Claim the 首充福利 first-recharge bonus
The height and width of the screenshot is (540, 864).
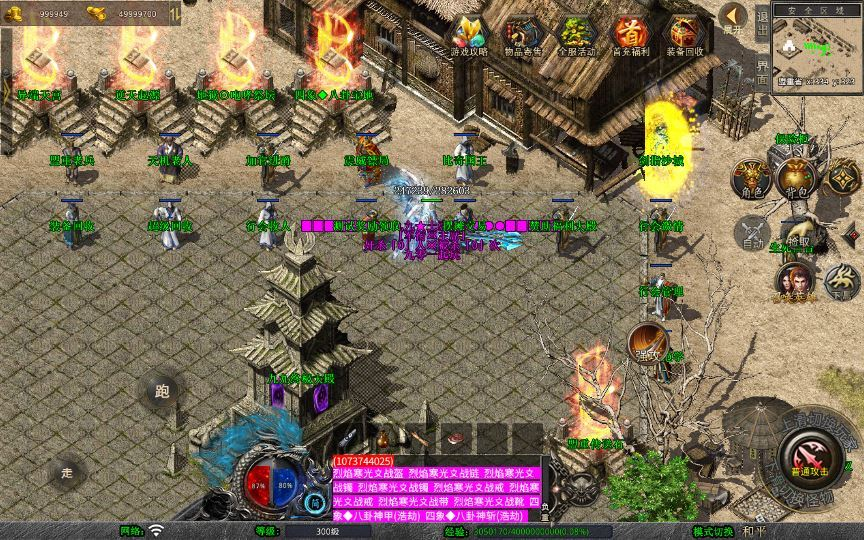click(x=631, y=34)
